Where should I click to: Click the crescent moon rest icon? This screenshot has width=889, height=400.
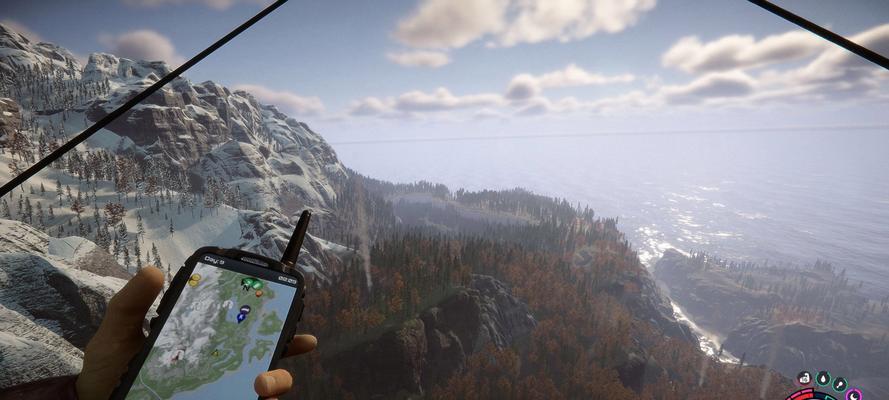pos(853,395)
